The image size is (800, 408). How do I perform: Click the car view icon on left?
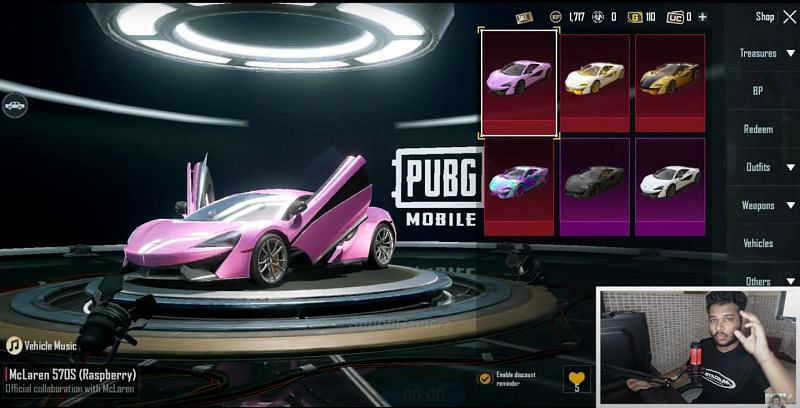point(14,103)
